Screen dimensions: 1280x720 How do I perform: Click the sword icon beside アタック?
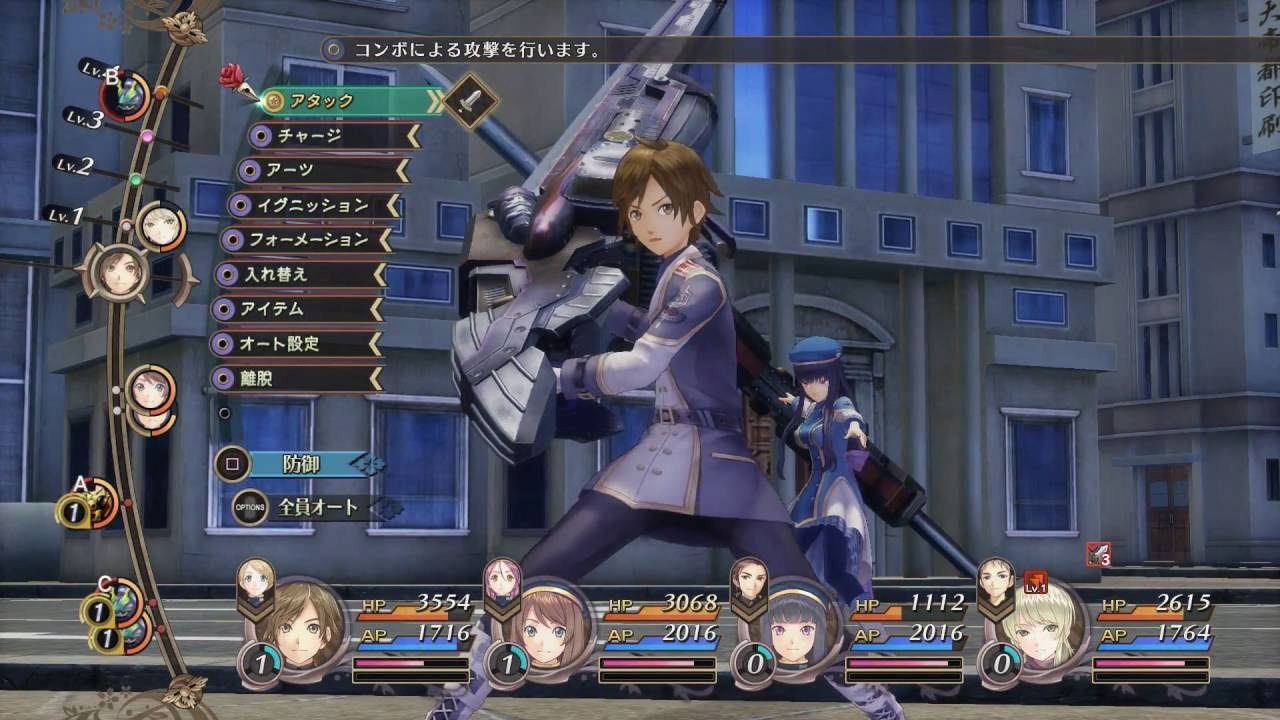471,100
